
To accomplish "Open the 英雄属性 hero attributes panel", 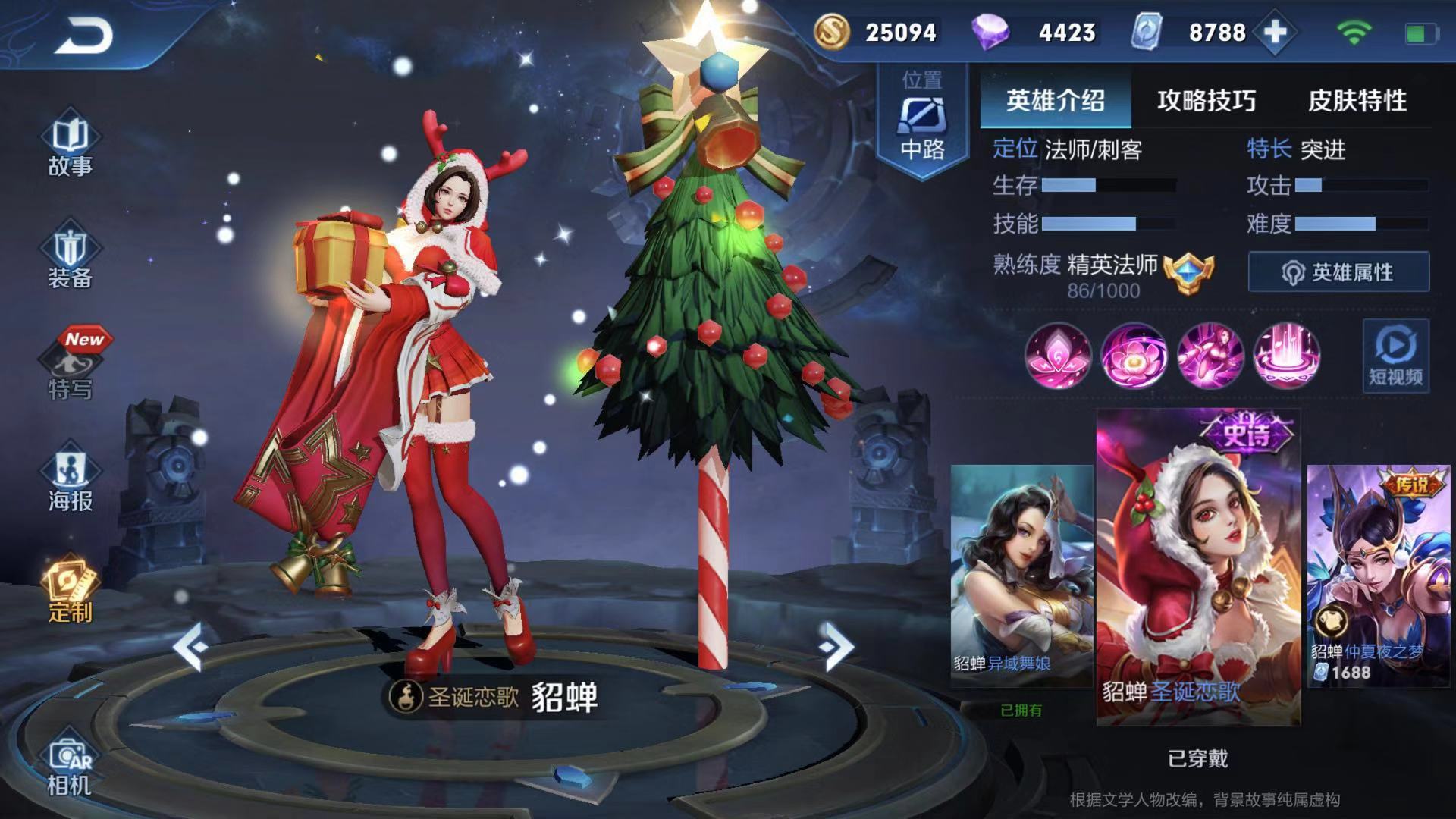I will pos(1338,272).
